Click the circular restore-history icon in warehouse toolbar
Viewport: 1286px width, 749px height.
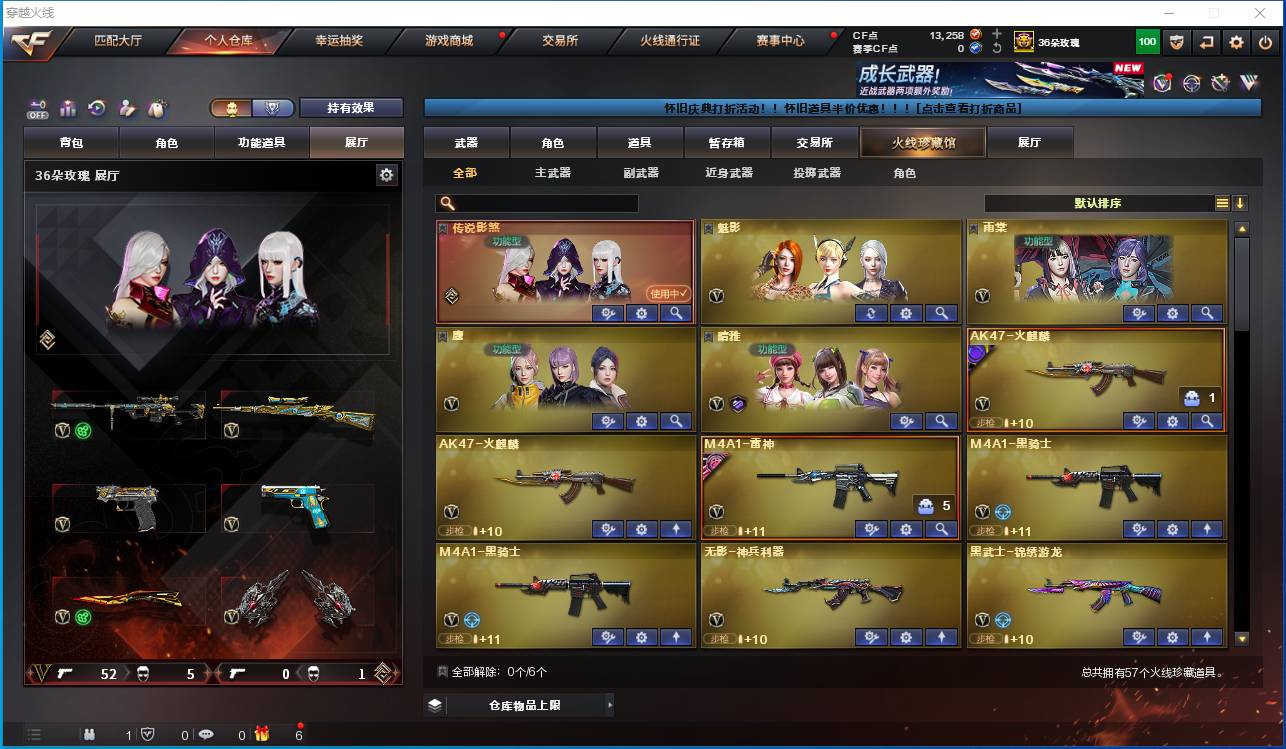pos(96,108)
